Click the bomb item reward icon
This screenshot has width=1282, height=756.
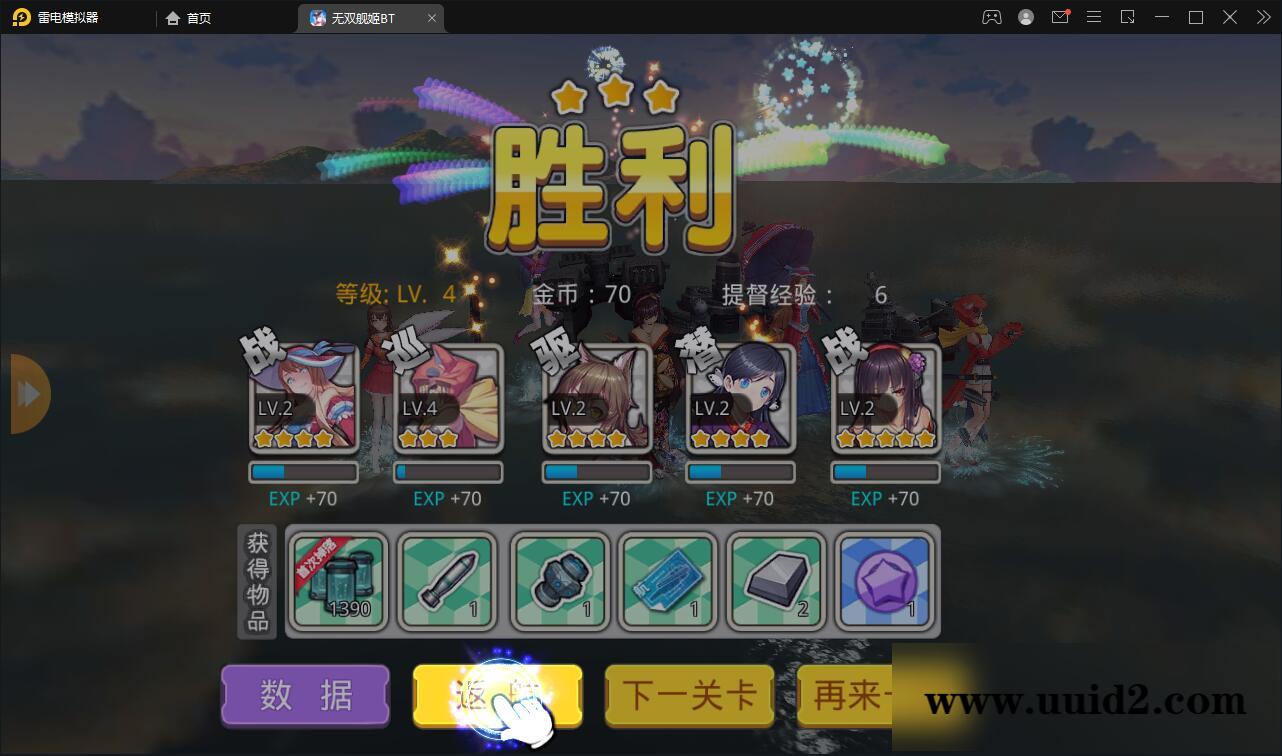click(x=556, y=582)
